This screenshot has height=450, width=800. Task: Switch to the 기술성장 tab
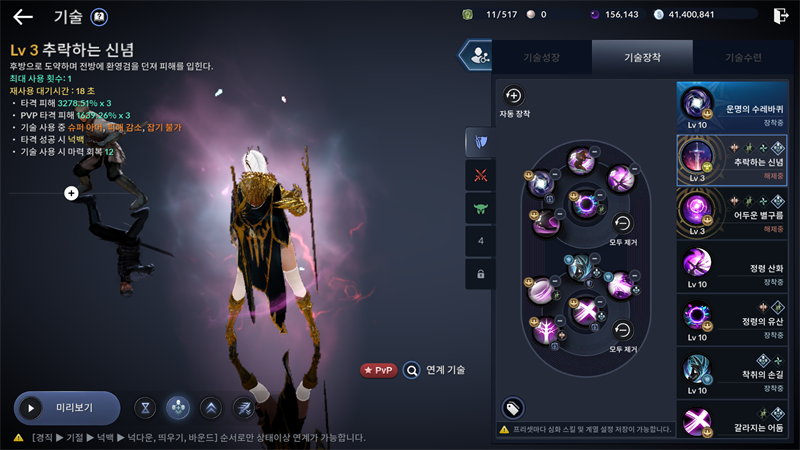pyautogui.click(x=542, y=58)
